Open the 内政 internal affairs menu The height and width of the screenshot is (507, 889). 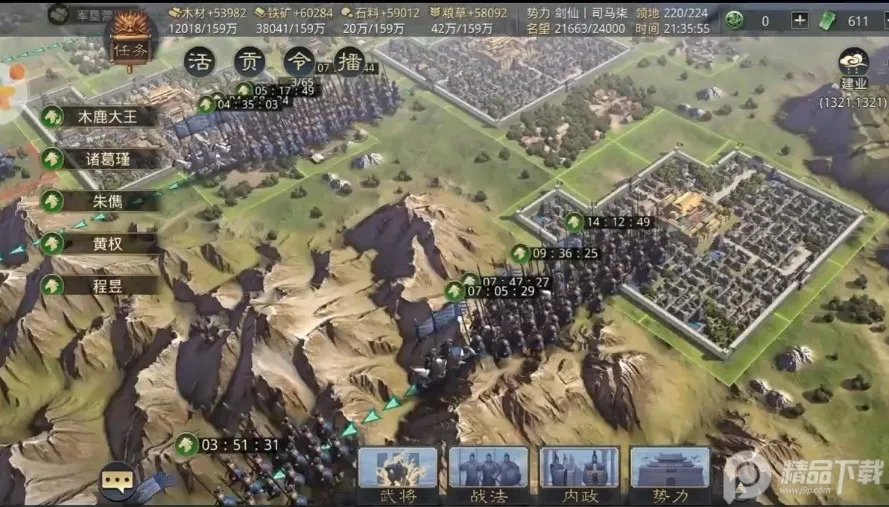[579, 474]
